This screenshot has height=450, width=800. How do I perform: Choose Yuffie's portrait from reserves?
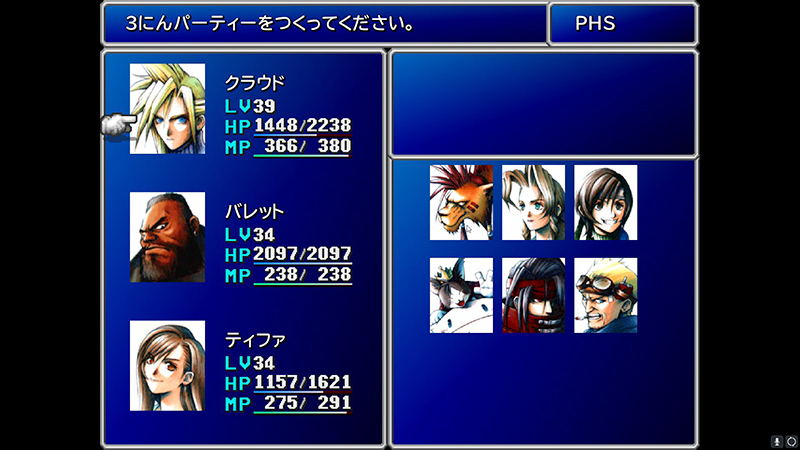(x=605, y=203)
